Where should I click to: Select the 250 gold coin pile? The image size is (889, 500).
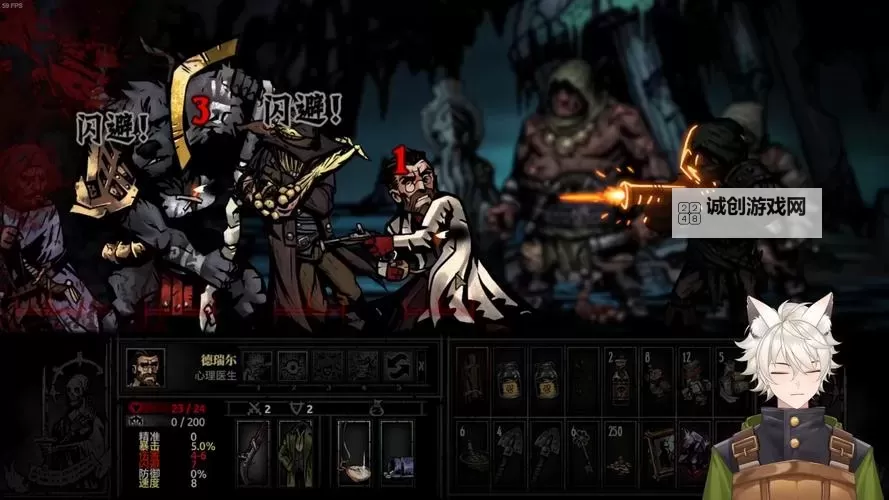coord(620,448)
